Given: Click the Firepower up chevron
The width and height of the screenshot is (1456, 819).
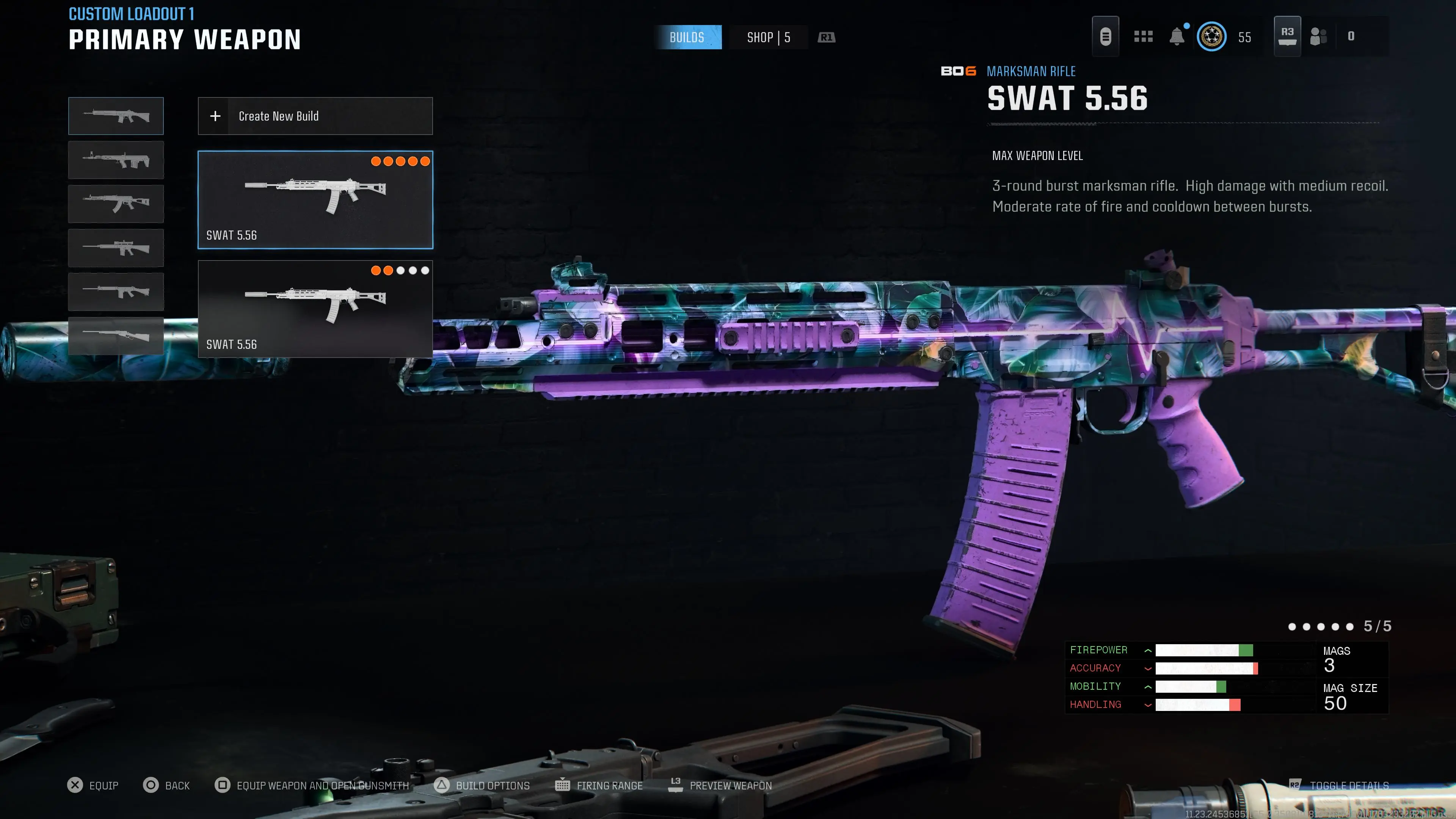Looking at the screenshot, I should pos(1147,650).
